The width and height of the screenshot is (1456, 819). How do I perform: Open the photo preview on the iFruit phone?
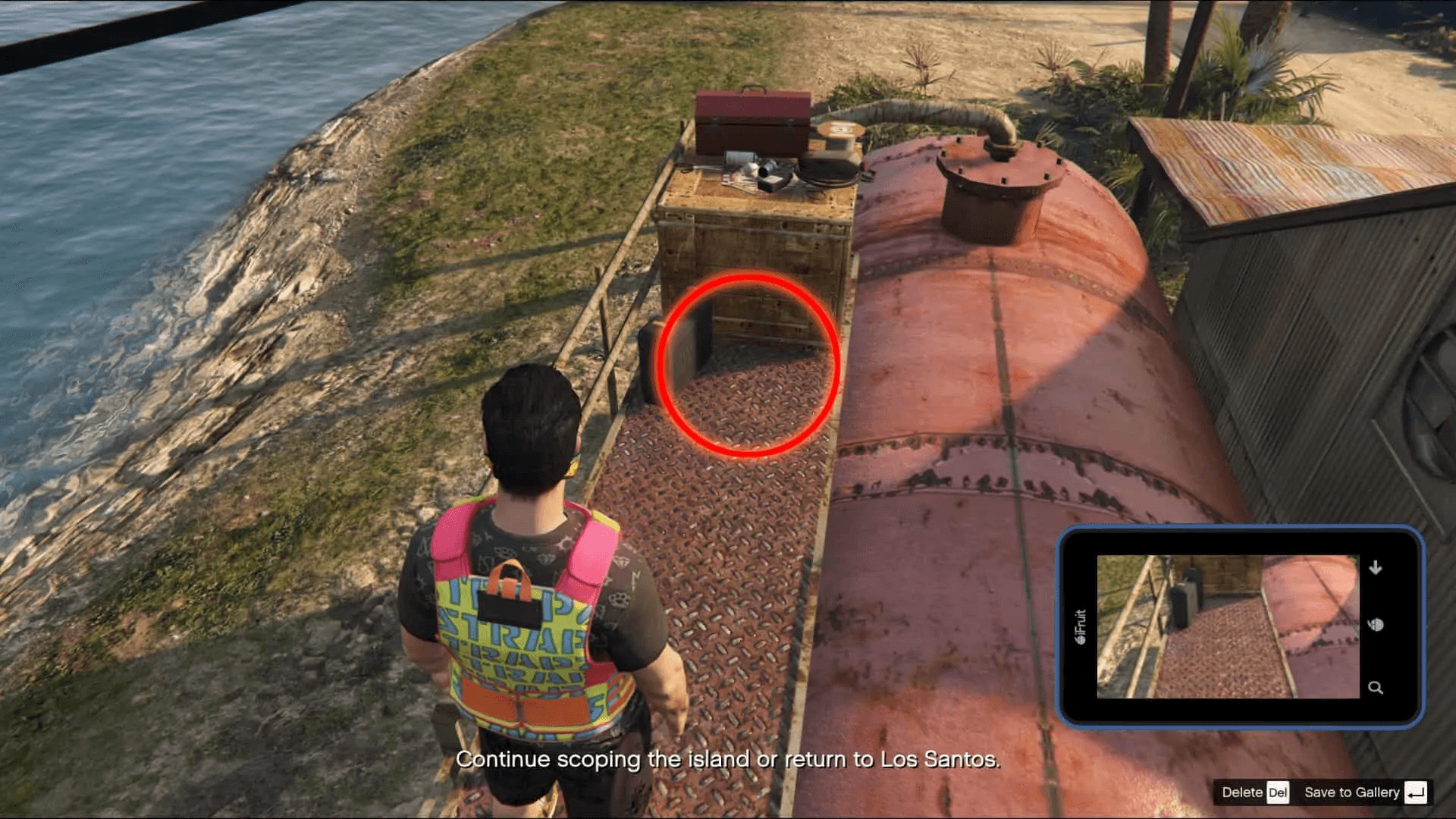click(1227, 626)
